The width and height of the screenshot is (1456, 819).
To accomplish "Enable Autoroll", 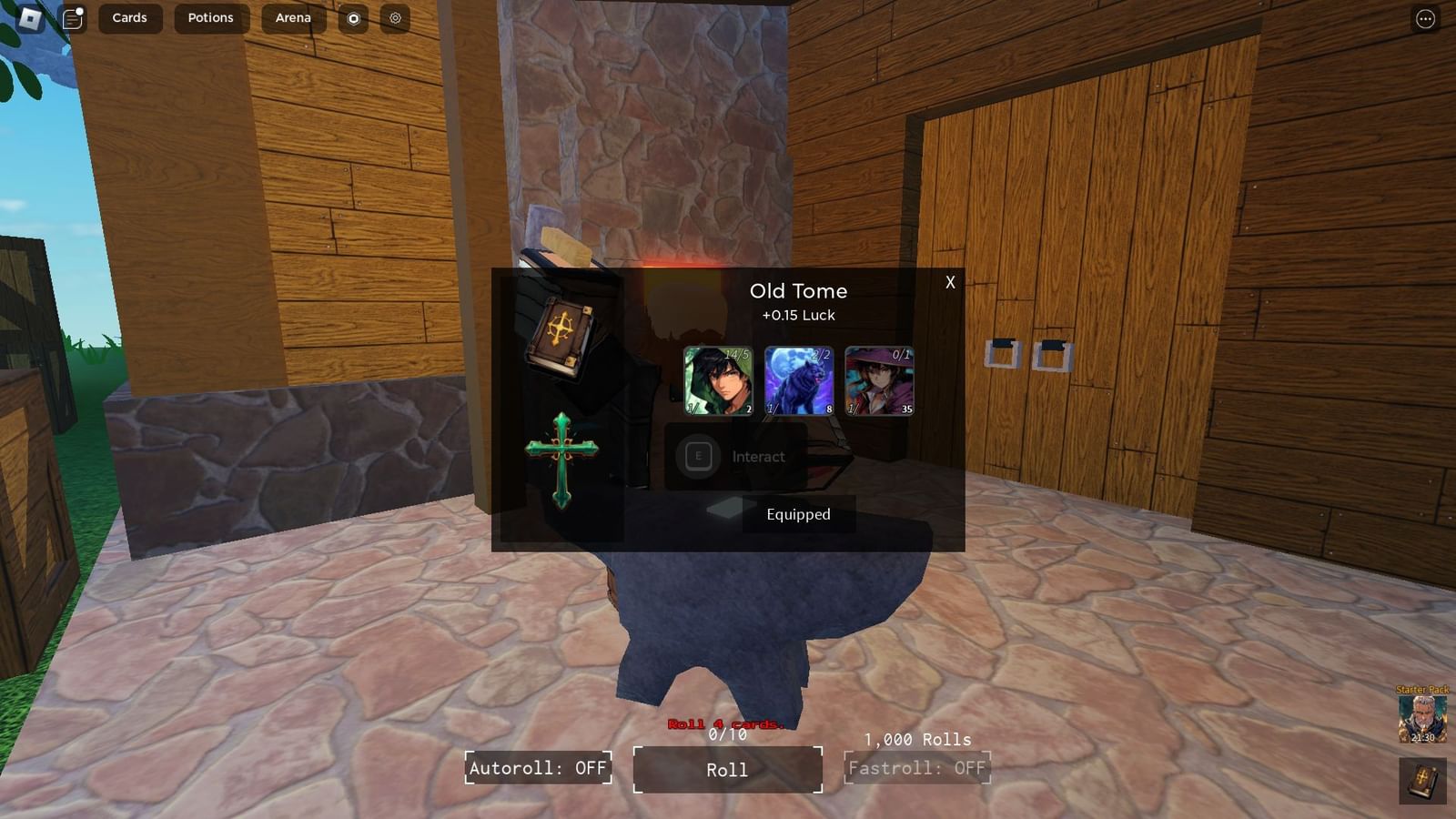I will pos(538,769).
